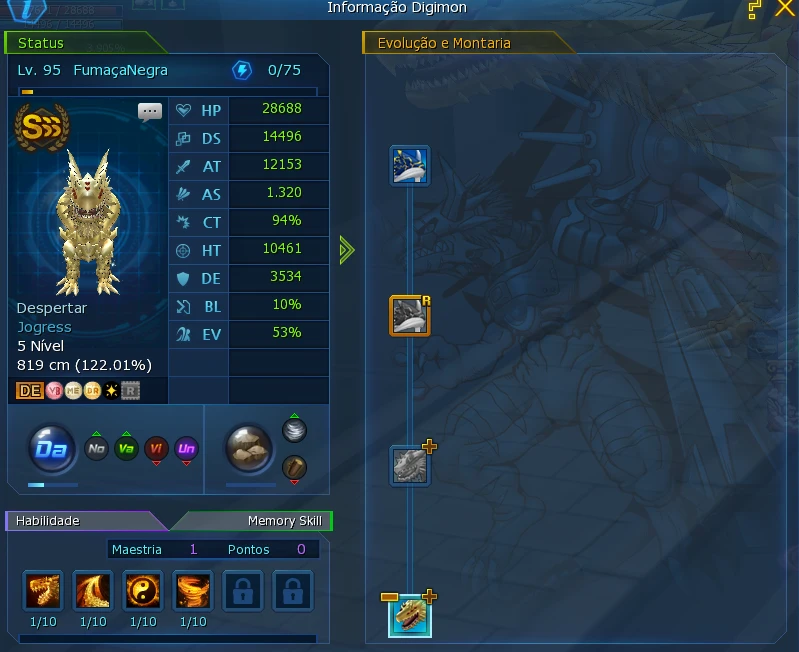Screen dimensions: 799x652
Task: Activate the golden dragon head skill
Action: pos(43,591)
